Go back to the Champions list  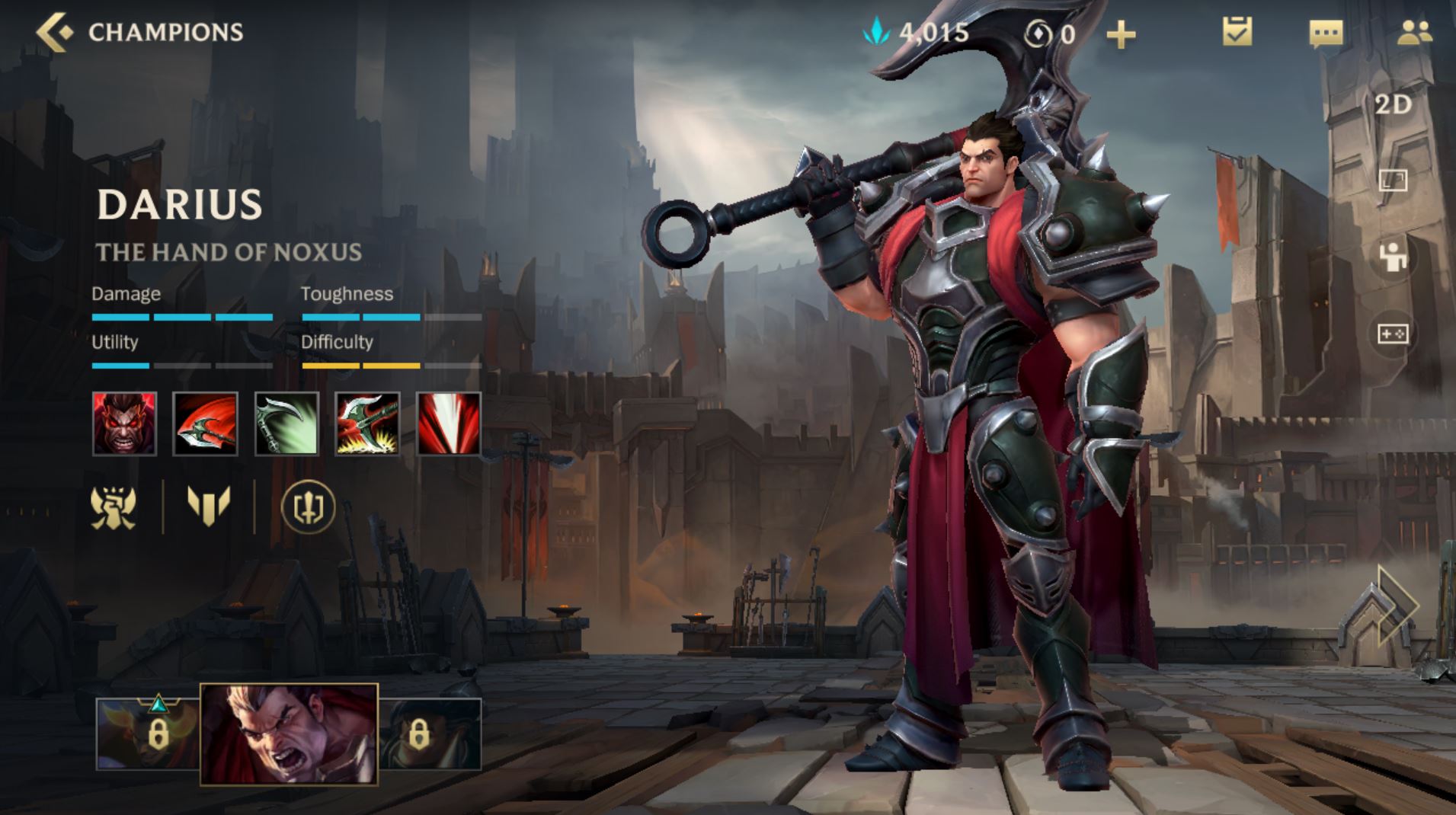(55, 32)
